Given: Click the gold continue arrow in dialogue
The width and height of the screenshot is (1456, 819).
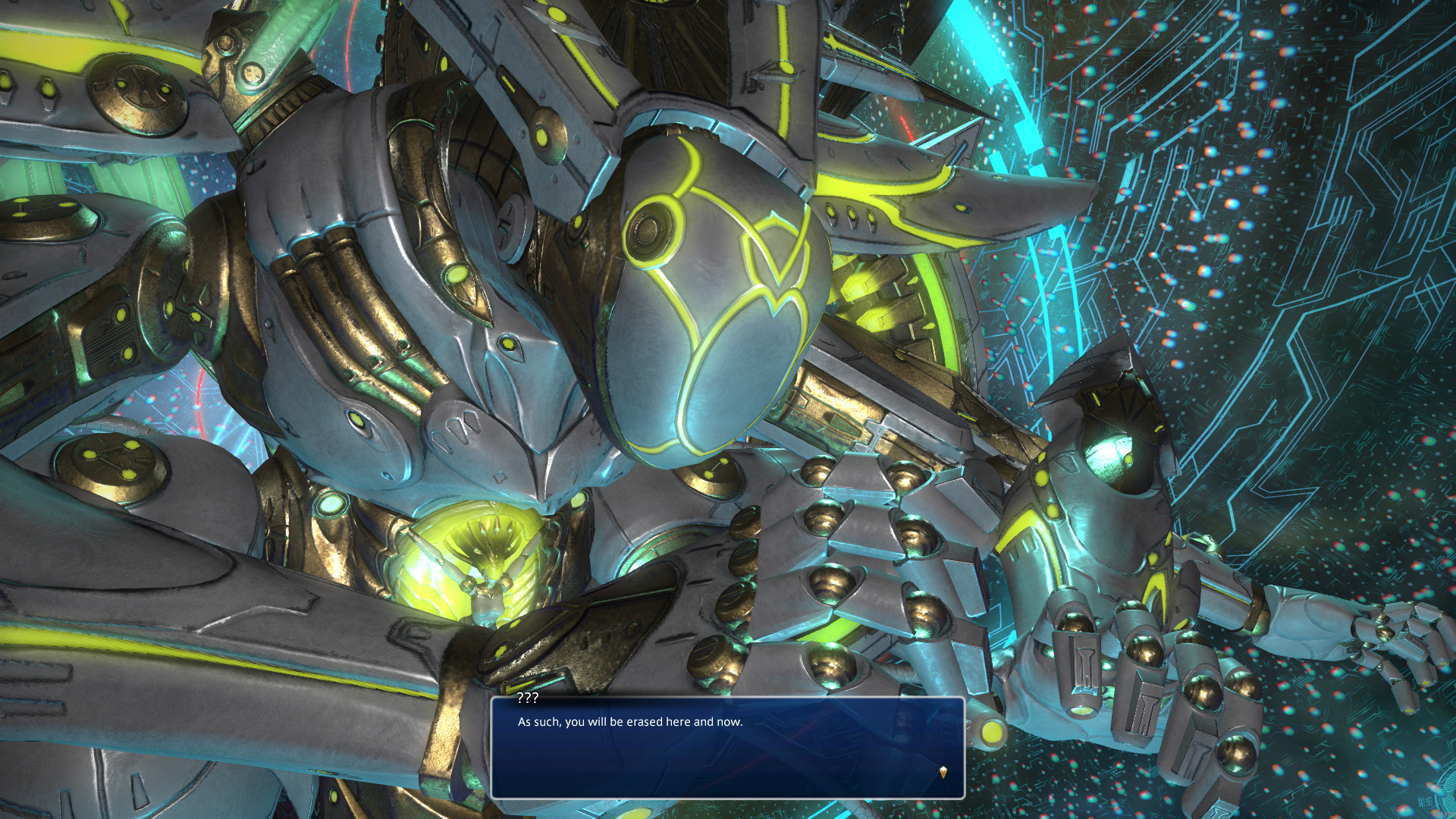Looking at the screenshot, I should tap(943, 772).
